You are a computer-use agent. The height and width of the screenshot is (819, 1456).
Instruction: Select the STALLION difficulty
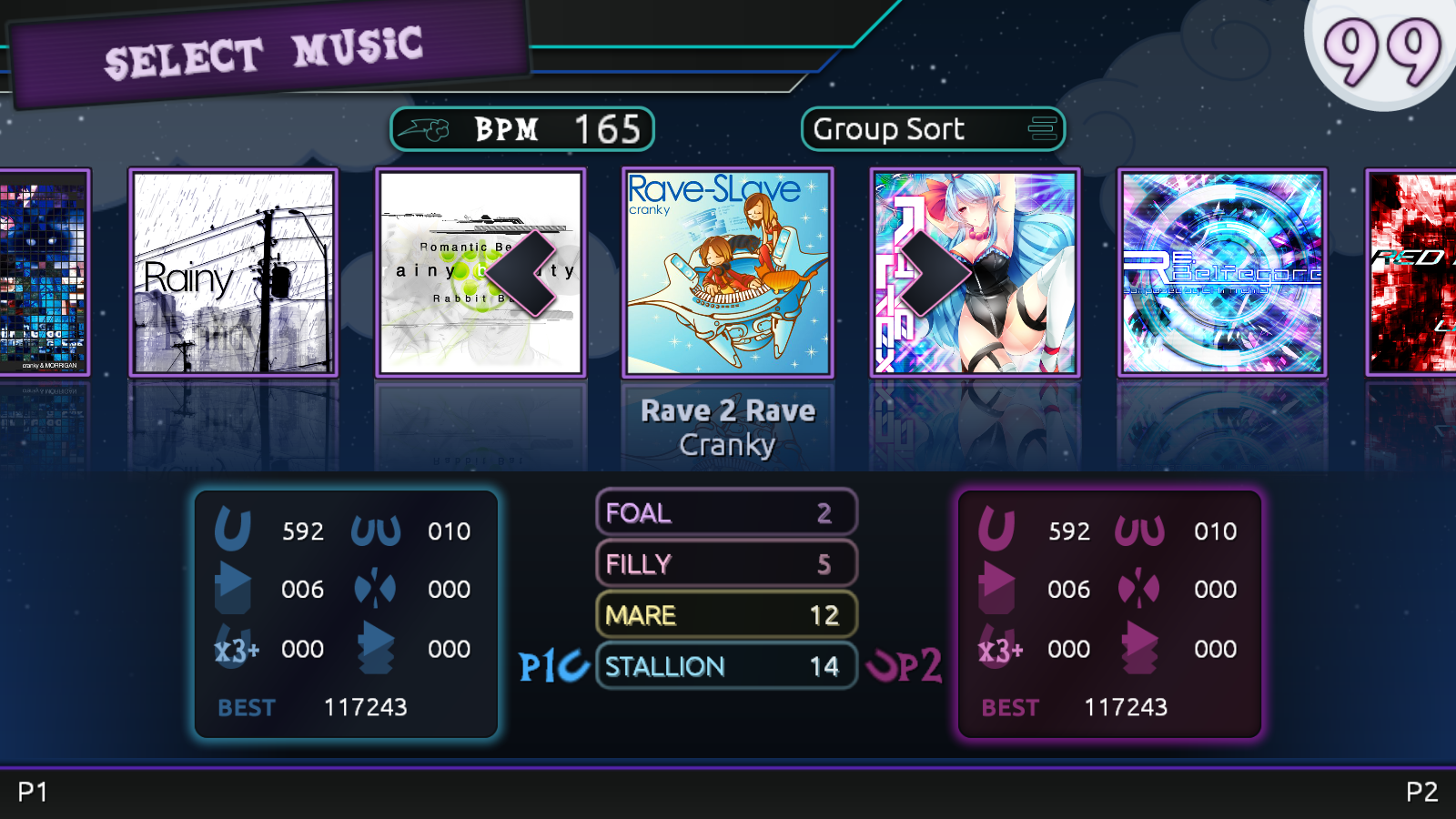(726, 666)
